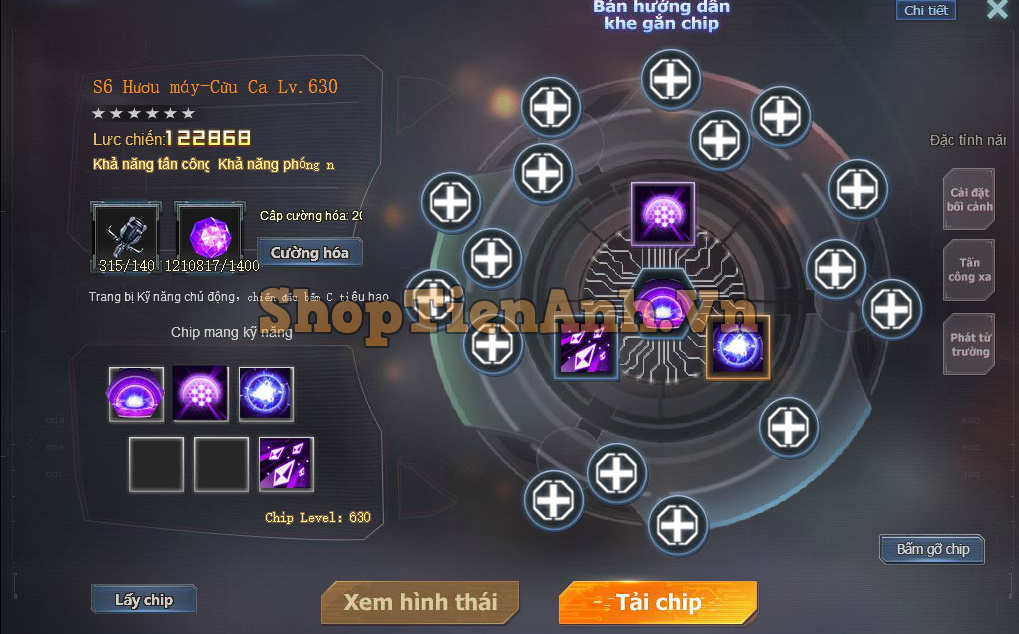Image resolution: width=1019 pixels, height=634 pixels.
Task: Open the Chi tiết details button
Action: [925, 11]
